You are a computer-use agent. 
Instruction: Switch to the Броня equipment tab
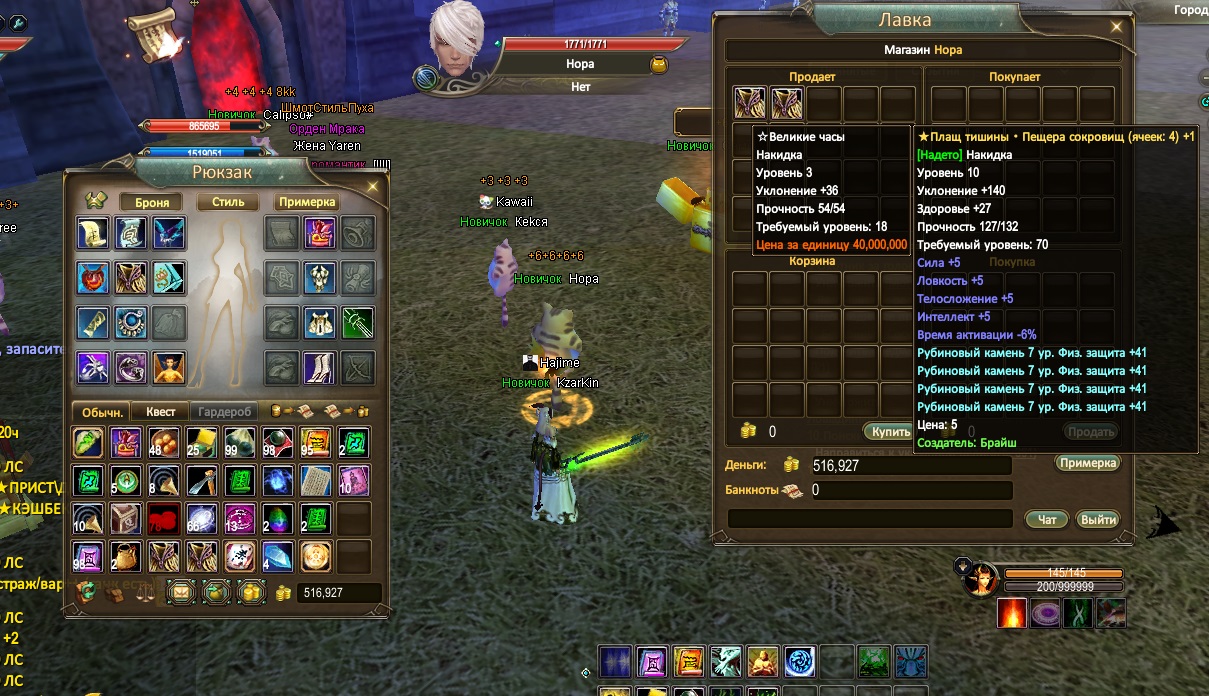coord(151,202)
